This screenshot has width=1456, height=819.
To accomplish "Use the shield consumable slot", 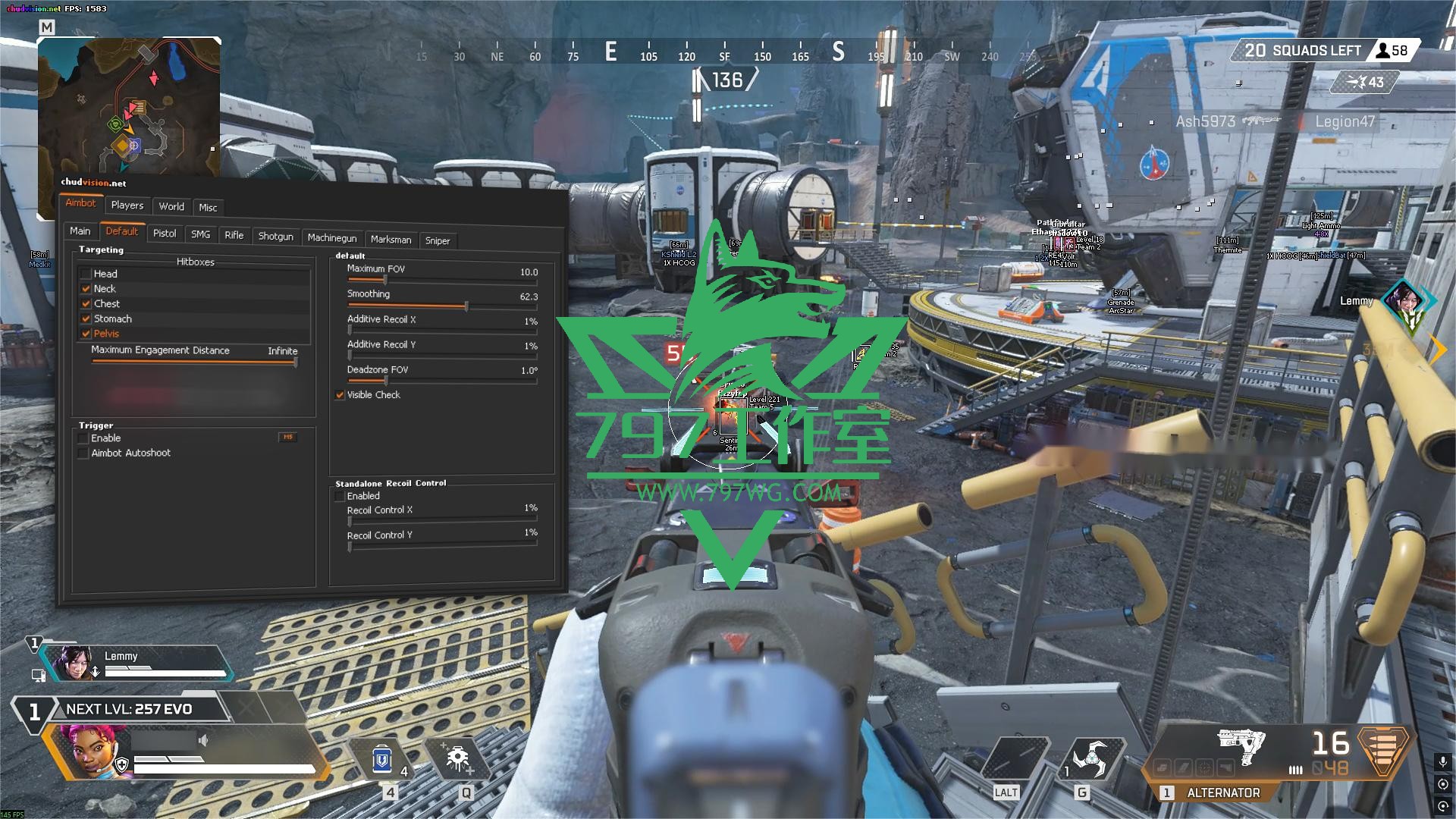I will pyautogui.click(x=383, y=760).
